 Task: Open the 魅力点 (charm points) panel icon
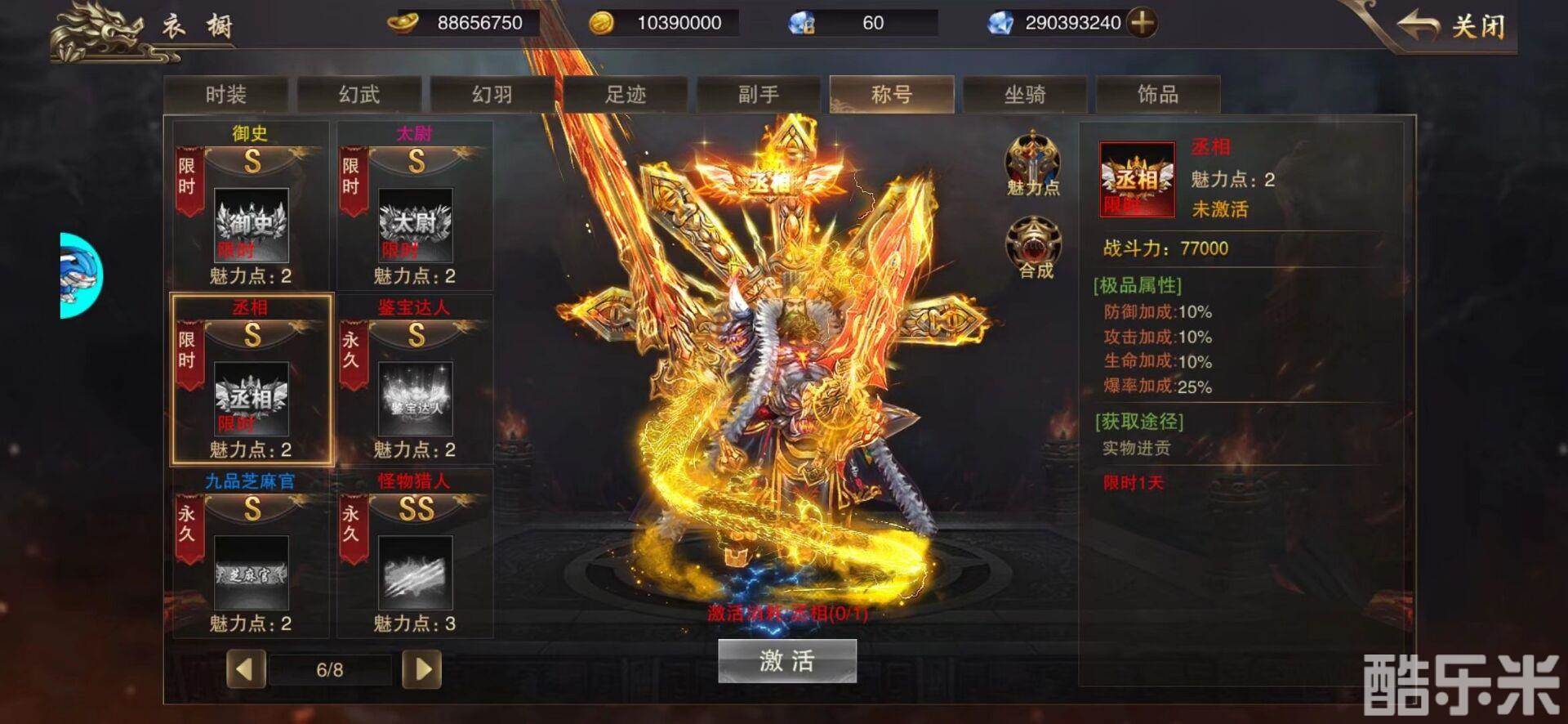pos(1034,161)
